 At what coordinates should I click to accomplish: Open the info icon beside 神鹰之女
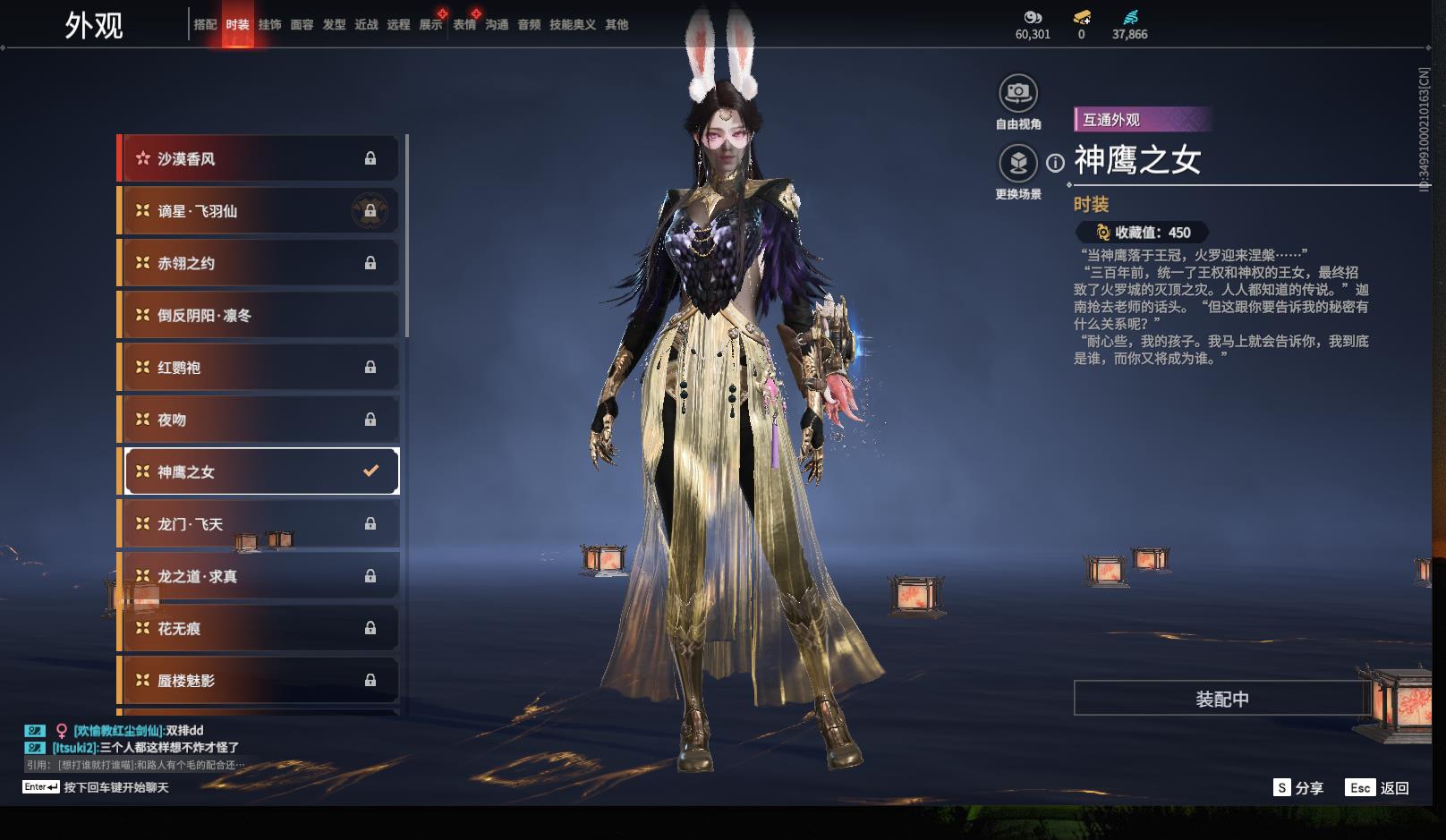click(1056, 163)
